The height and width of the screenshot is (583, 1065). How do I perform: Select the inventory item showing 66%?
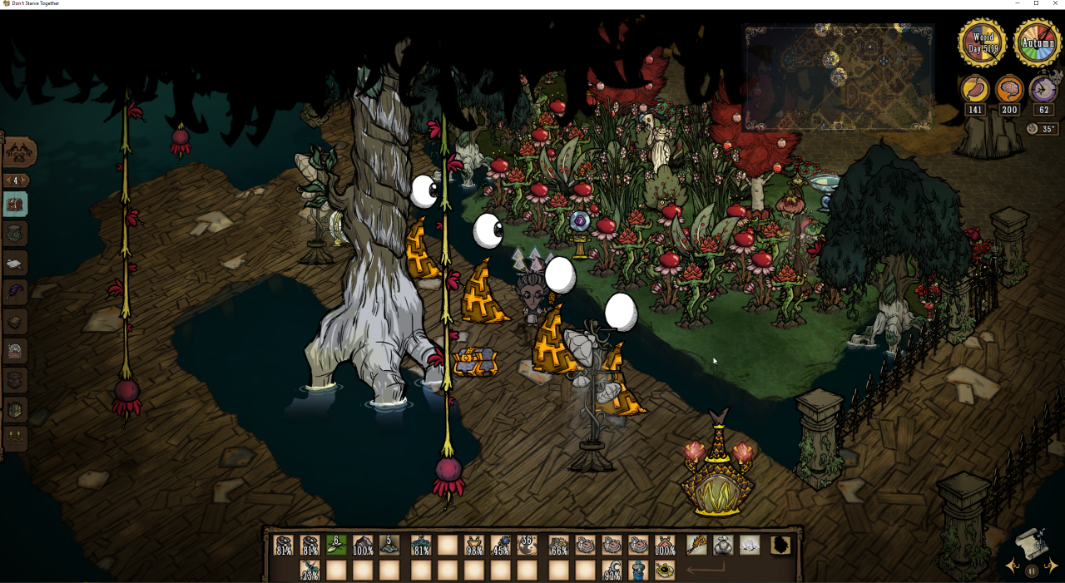[559, 546]
